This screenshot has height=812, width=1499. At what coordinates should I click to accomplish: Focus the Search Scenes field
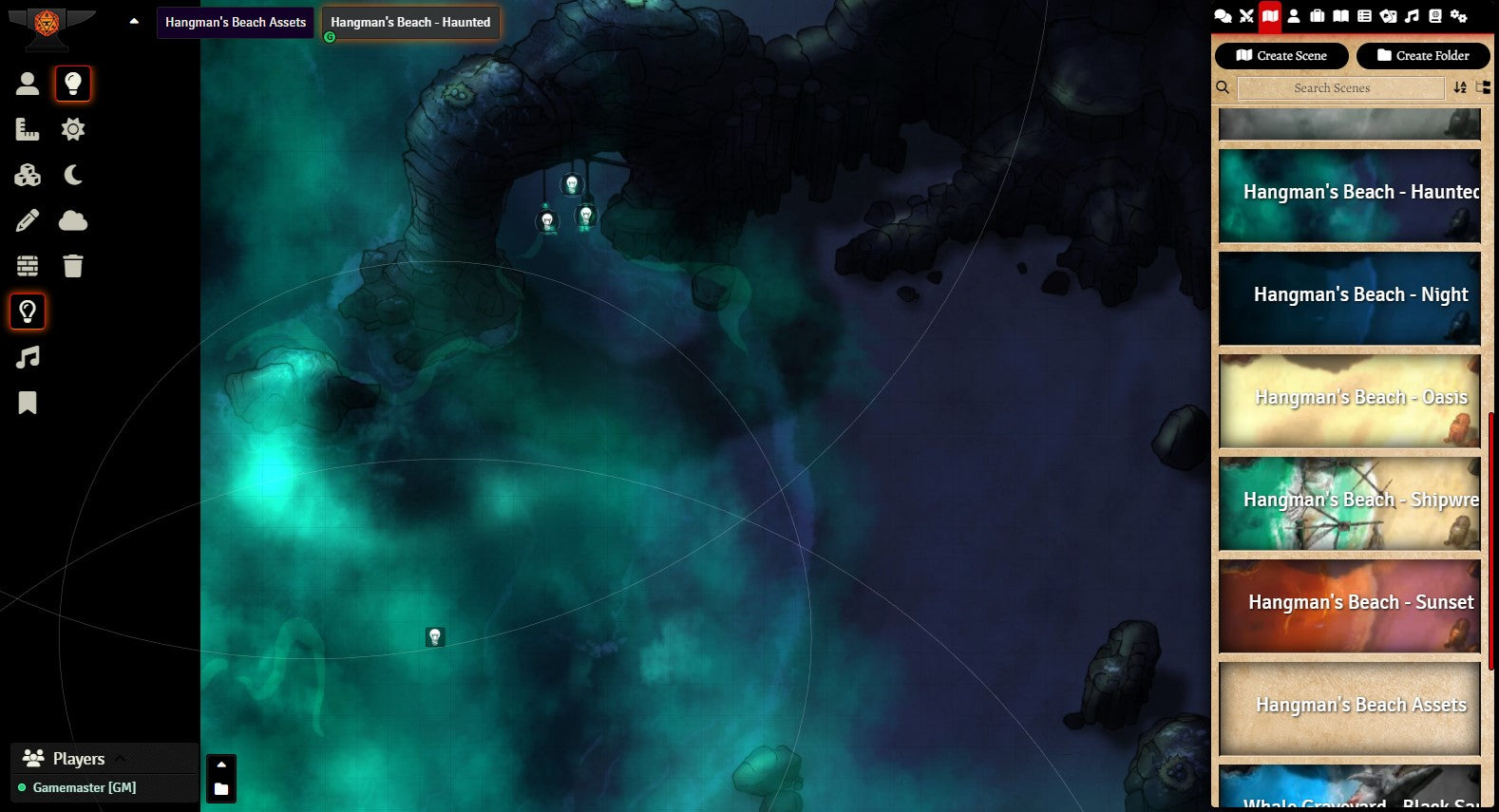point(1340,88)
